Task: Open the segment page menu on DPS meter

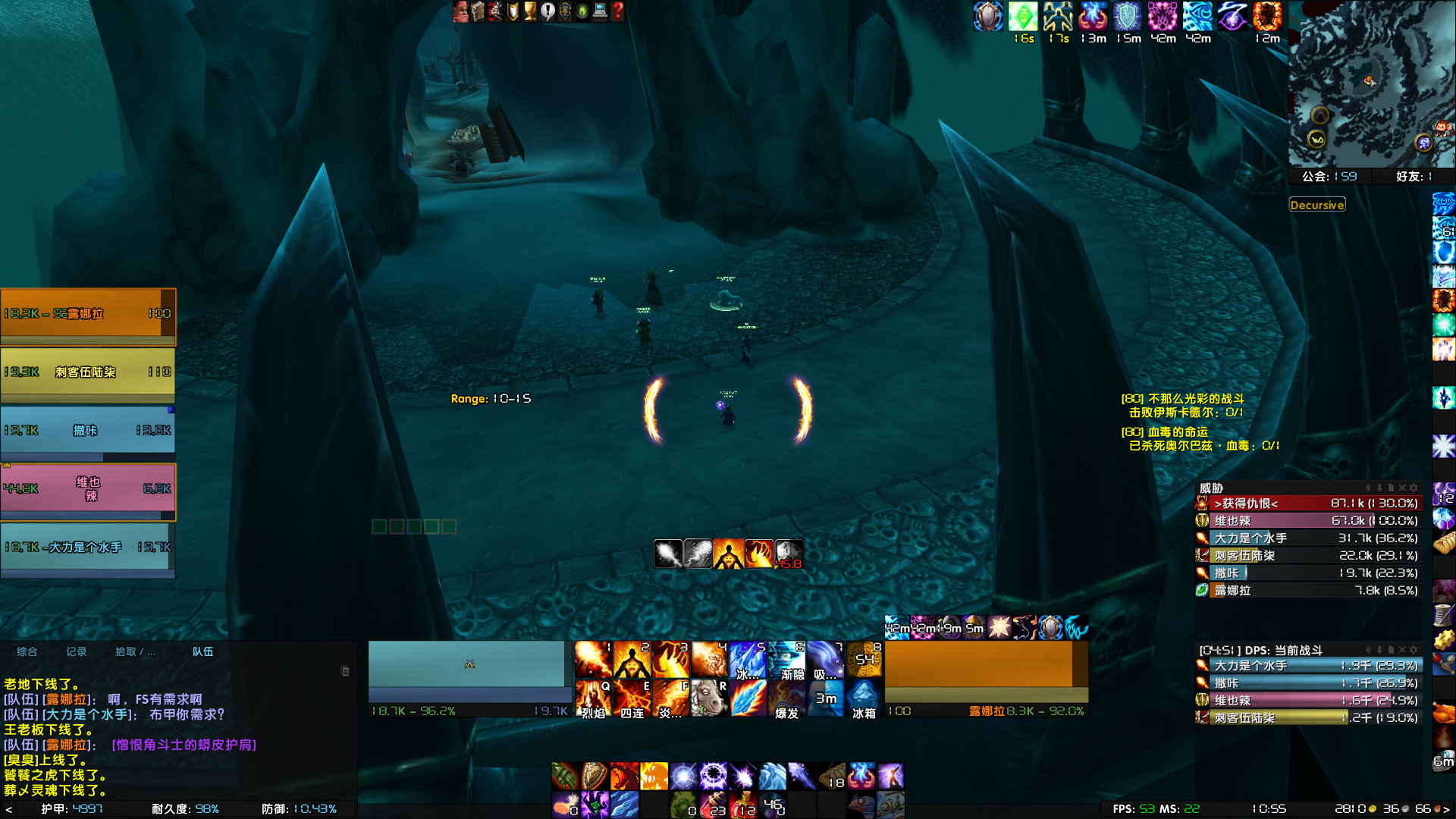Action: (1391, 650)
